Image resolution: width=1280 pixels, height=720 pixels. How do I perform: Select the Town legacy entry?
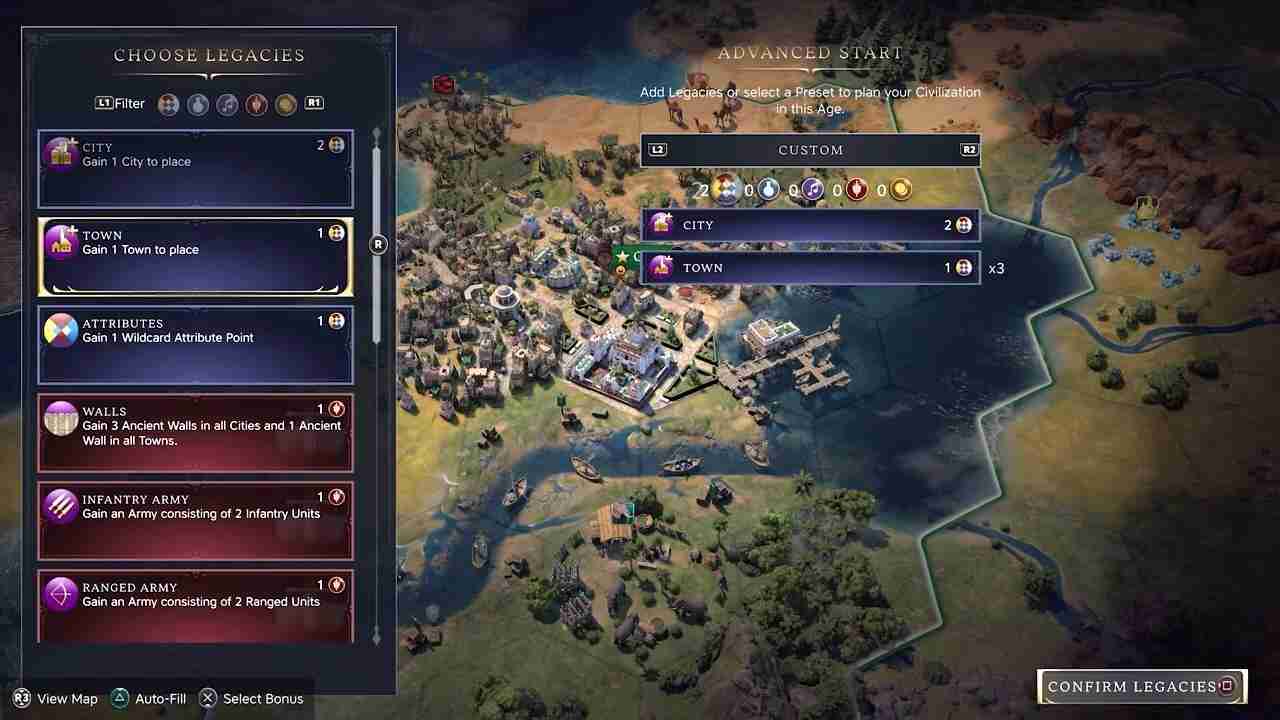tap(195, 256)
